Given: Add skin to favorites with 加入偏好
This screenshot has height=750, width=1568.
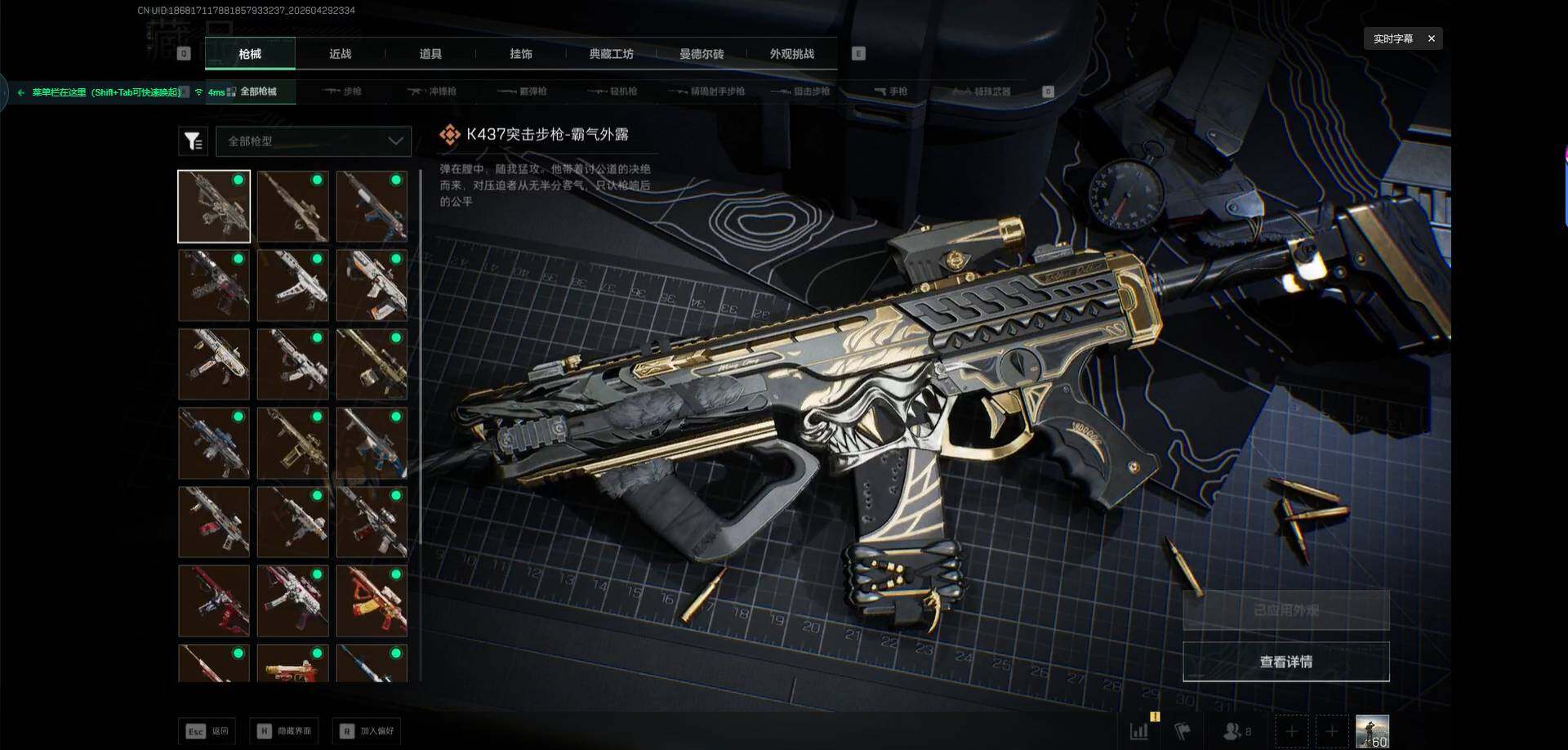Looking at the screenshot, I should pyautogui.click(x=367, y=731).
